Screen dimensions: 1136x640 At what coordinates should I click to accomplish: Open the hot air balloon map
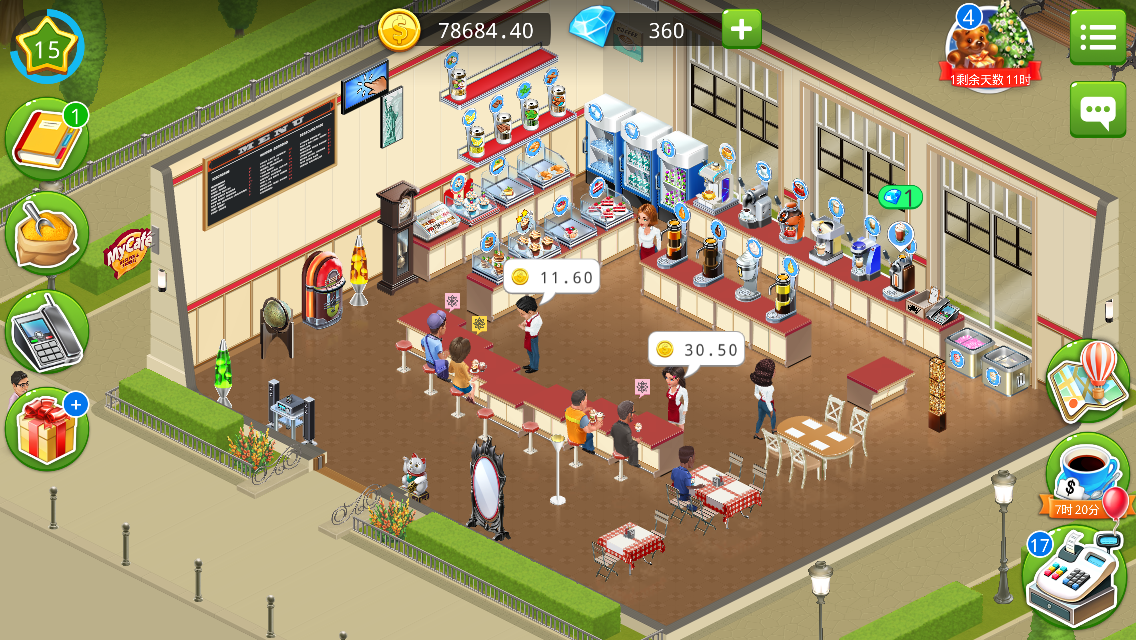pos(1088,381)
